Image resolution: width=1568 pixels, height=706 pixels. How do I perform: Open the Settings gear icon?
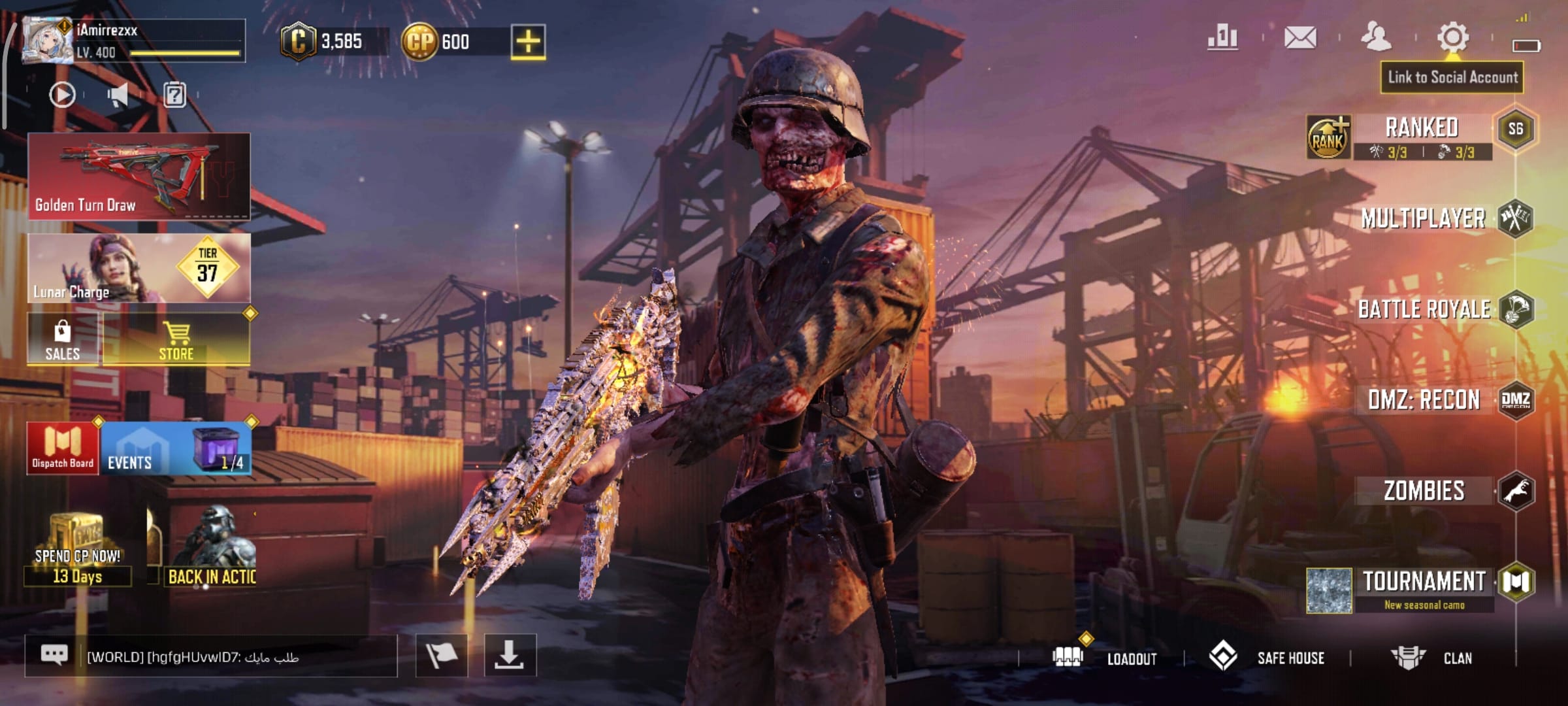point(1453,37)
